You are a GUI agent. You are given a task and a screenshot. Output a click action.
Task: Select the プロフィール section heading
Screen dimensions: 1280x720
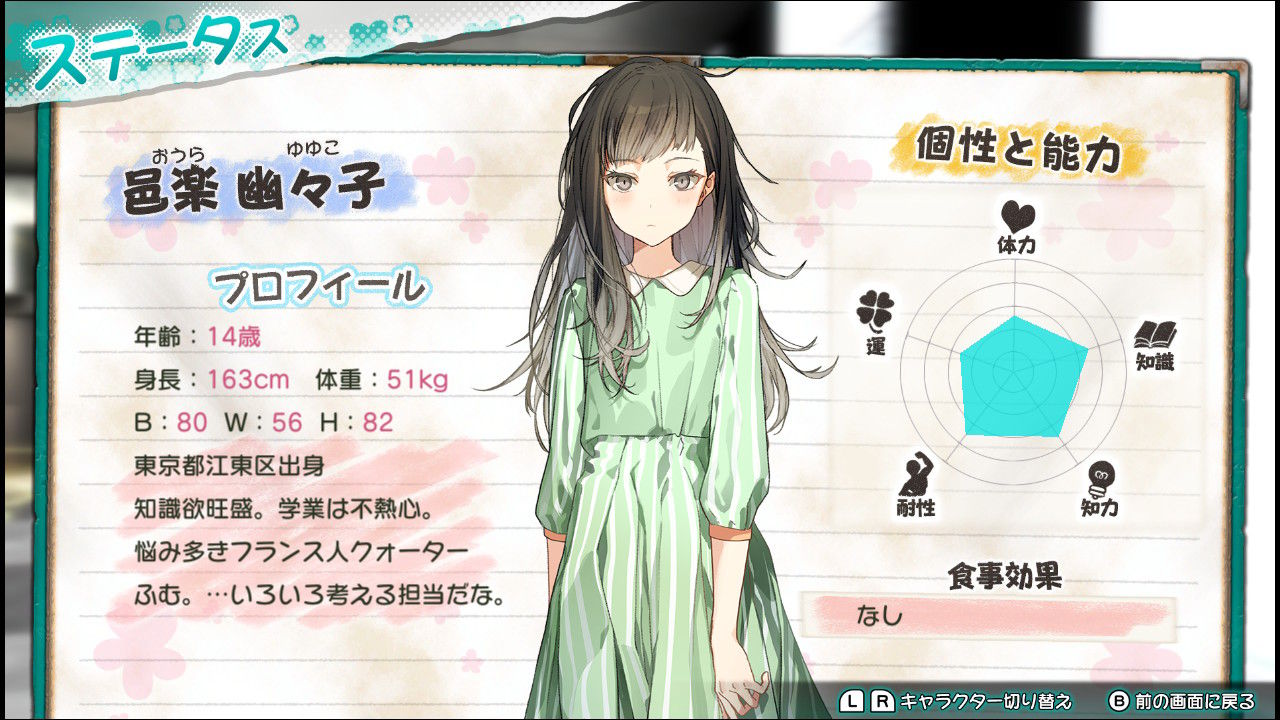pyautogui.click(x=320, y=286)
